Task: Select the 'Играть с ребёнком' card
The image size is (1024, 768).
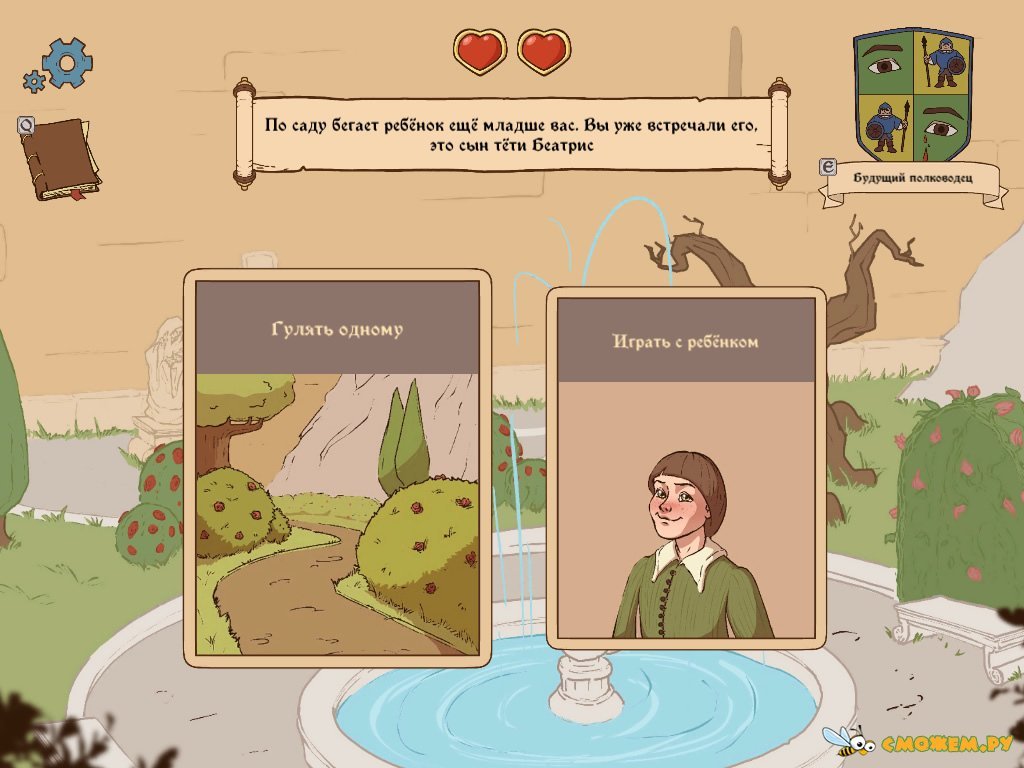Action: [x=686, y=468]
